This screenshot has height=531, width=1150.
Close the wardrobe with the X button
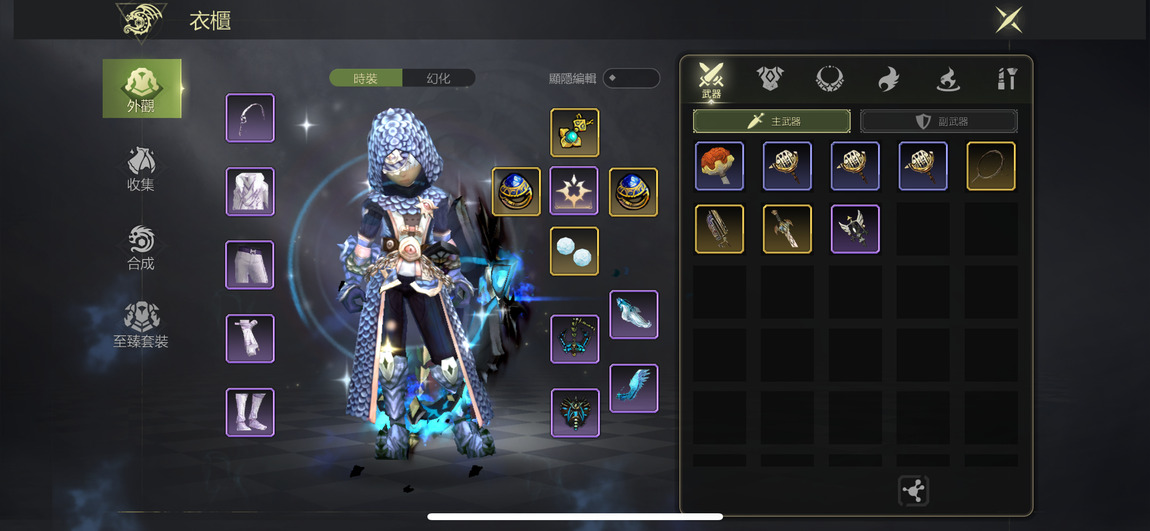(x=1008, y=19)
